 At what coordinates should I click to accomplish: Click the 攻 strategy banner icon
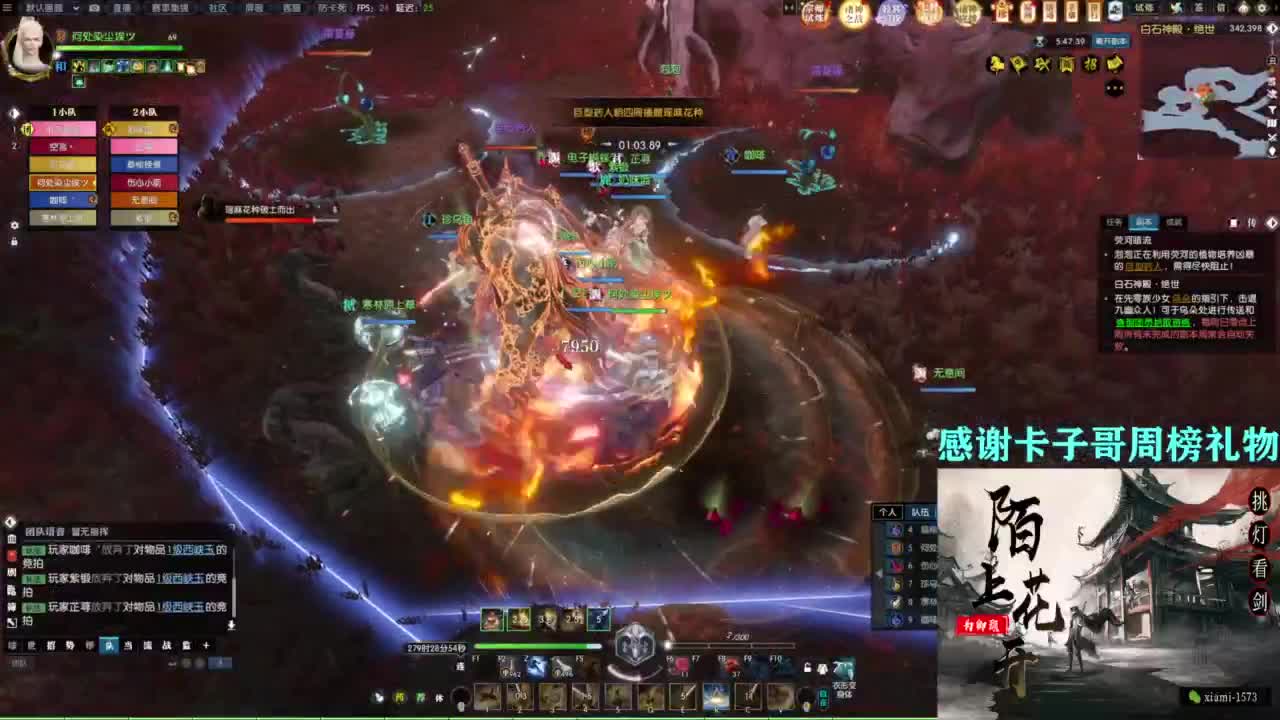point(1041,64)
